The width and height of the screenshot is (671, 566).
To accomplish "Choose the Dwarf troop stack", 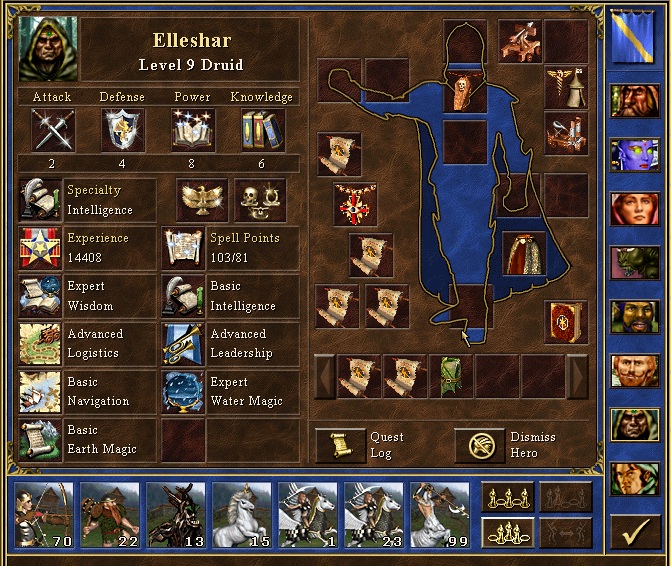I will (109, 514).
